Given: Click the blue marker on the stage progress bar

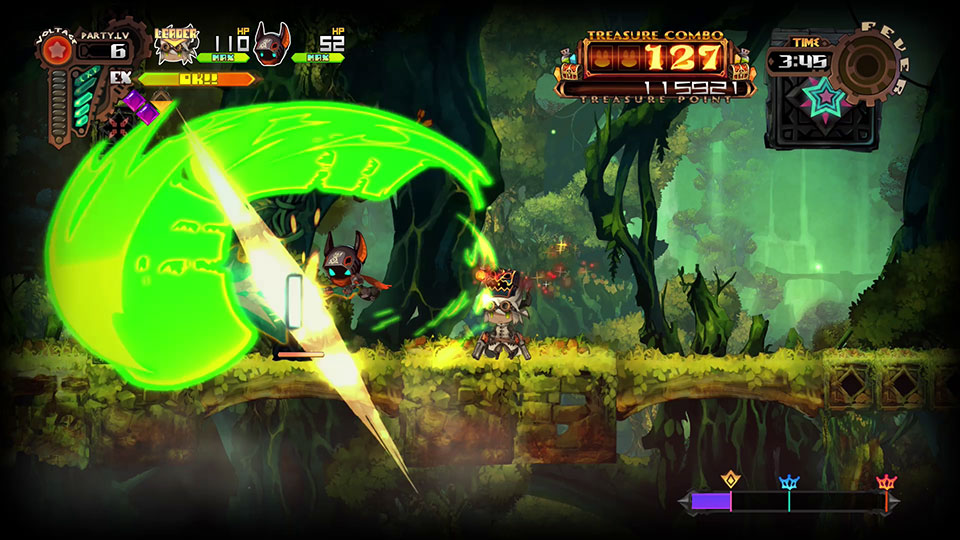Looking at the screenshot, I should click(x=788, y=483).
